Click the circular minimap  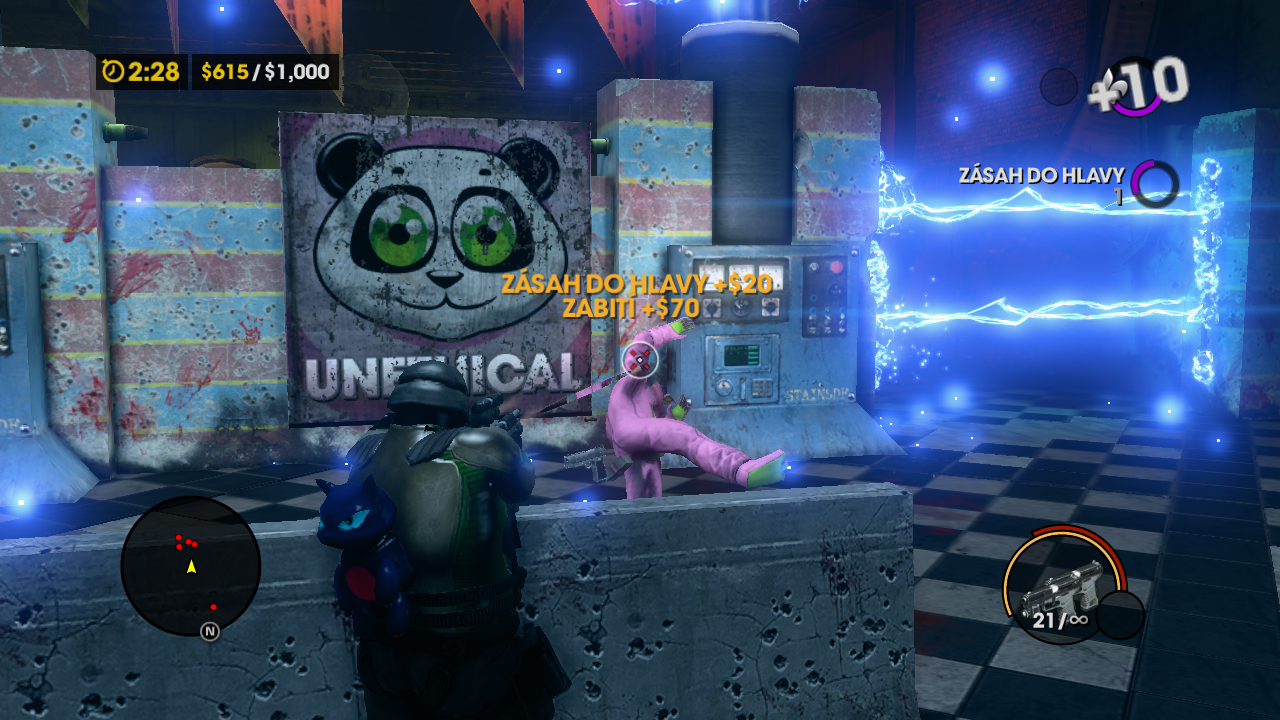pos(190,566)
